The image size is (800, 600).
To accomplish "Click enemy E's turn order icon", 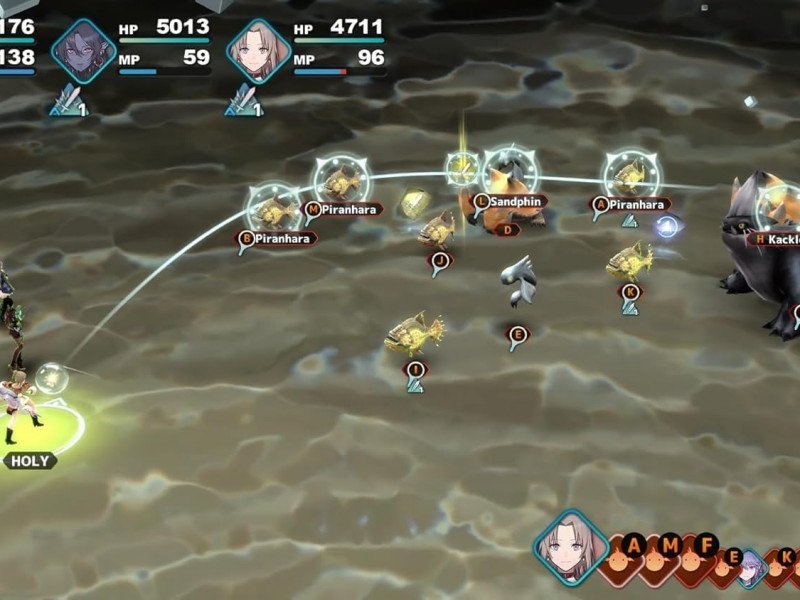I will click(735, 557).
